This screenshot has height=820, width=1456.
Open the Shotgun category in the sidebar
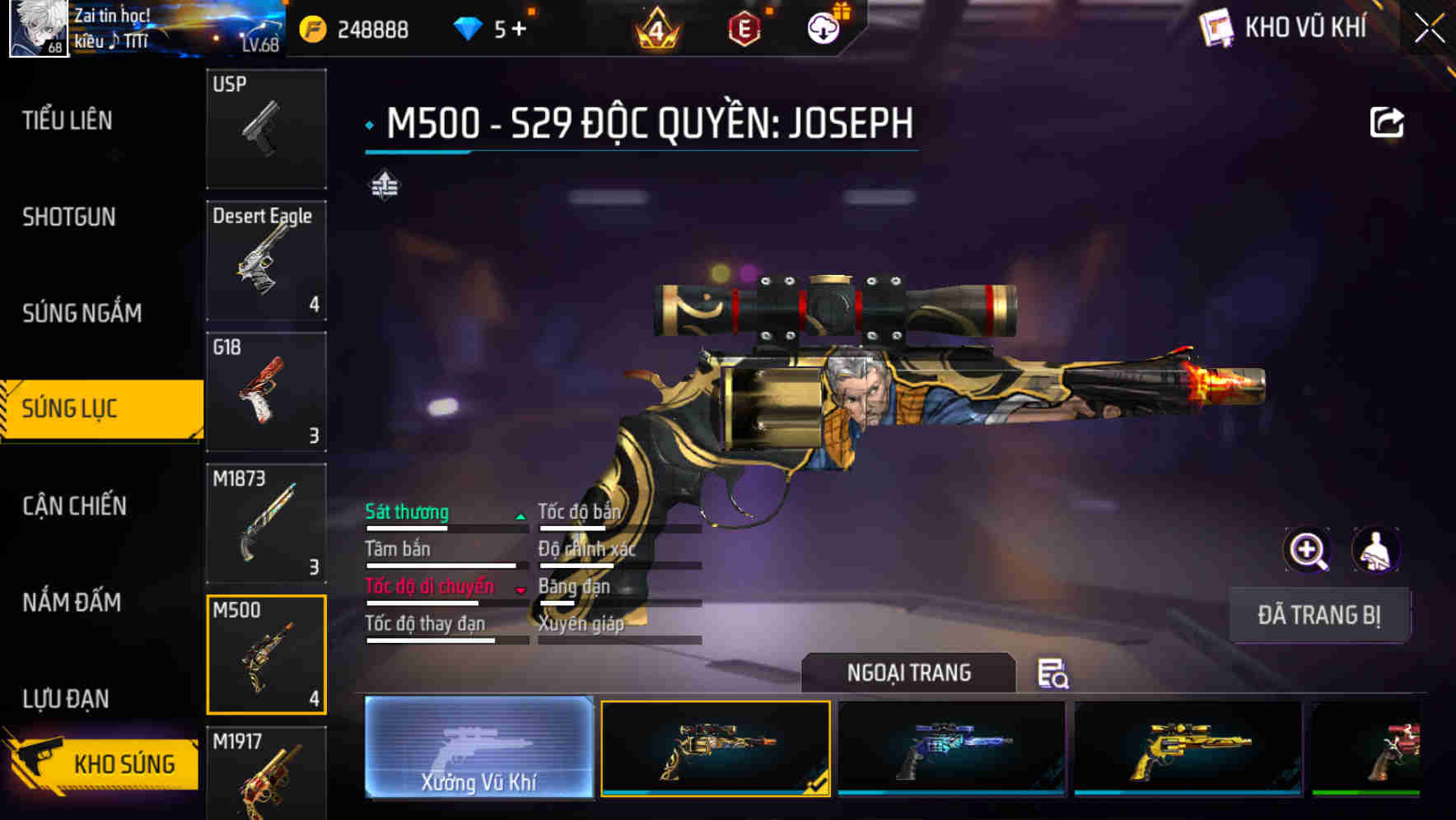click(70, 217)
